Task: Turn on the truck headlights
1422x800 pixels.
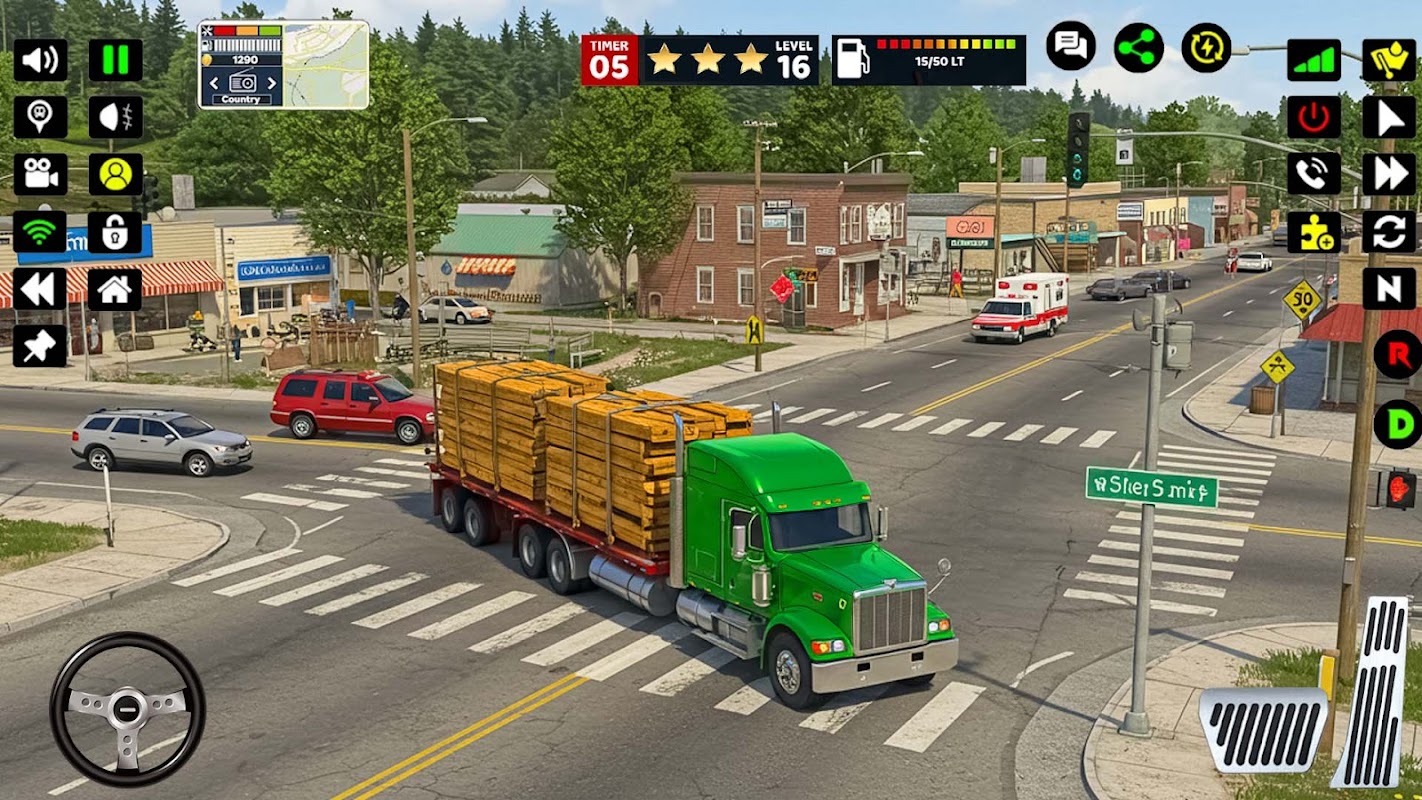Action: [x=115, y=117]
